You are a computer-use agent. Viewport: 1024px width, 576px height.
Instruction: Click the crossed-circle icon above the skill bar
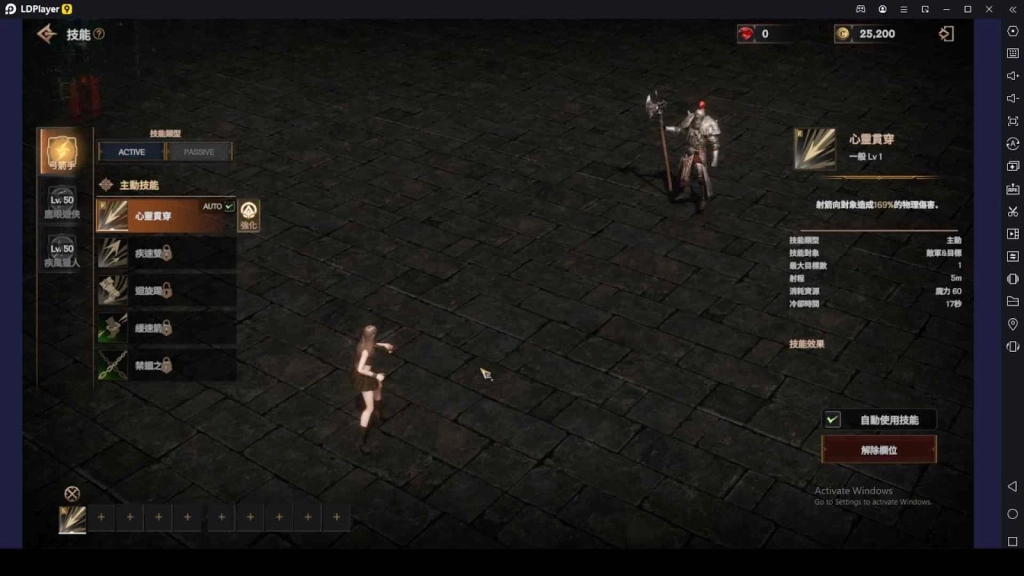(x=72, y=493)
